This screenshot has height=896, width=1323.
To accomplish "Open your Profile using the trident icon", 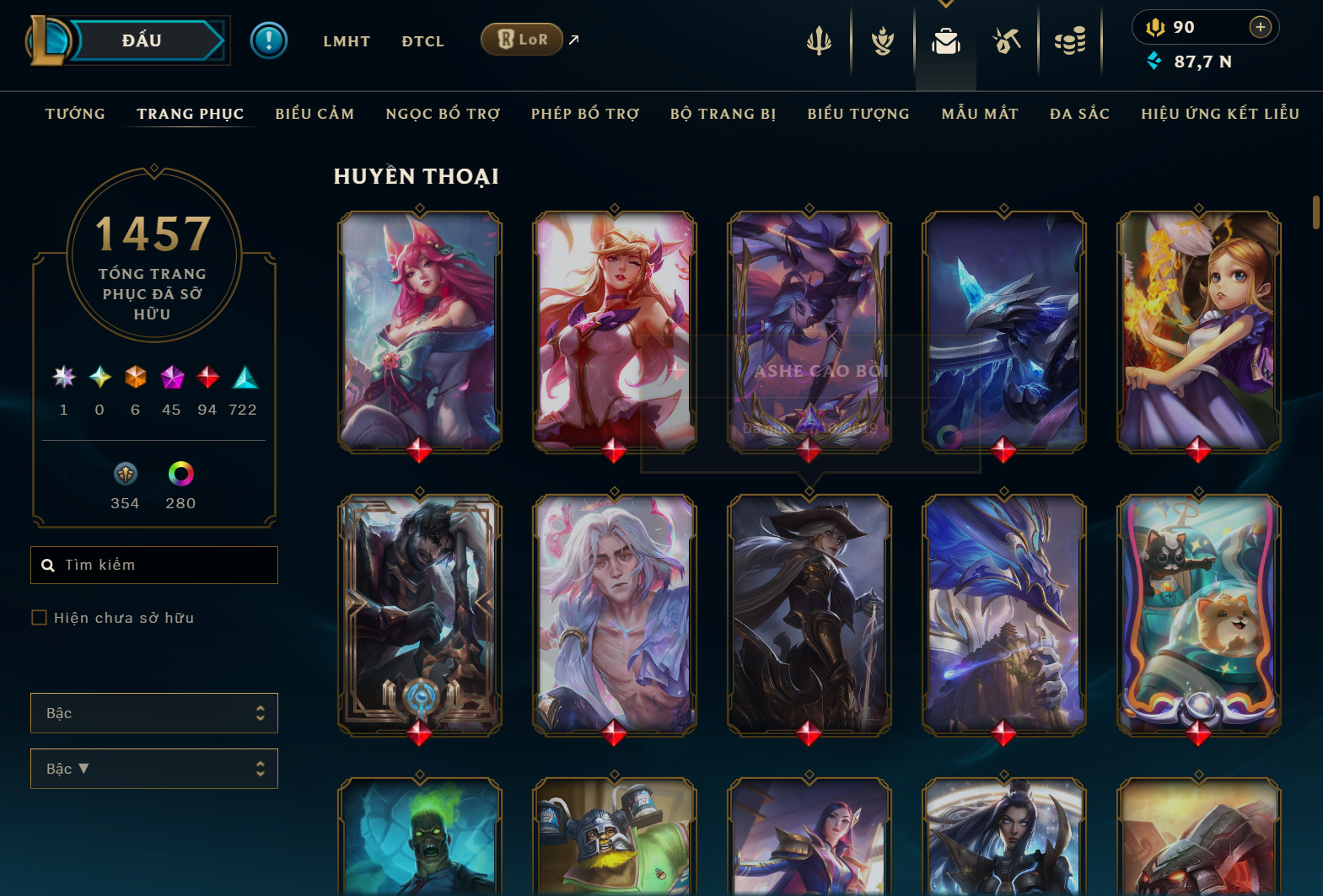I will pos(819,40).
